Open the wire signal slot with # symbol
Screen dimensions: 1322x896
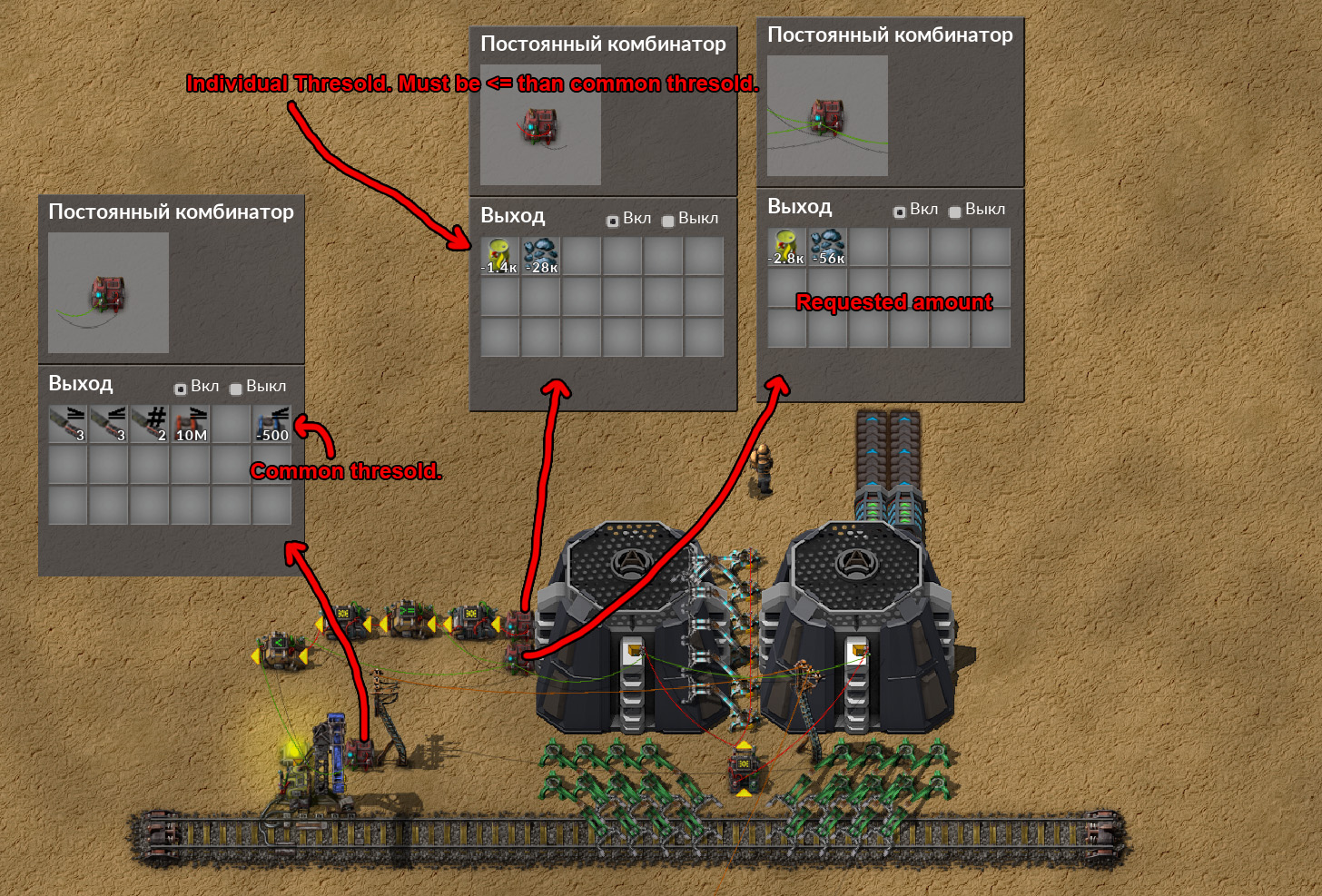pos(149,424)
